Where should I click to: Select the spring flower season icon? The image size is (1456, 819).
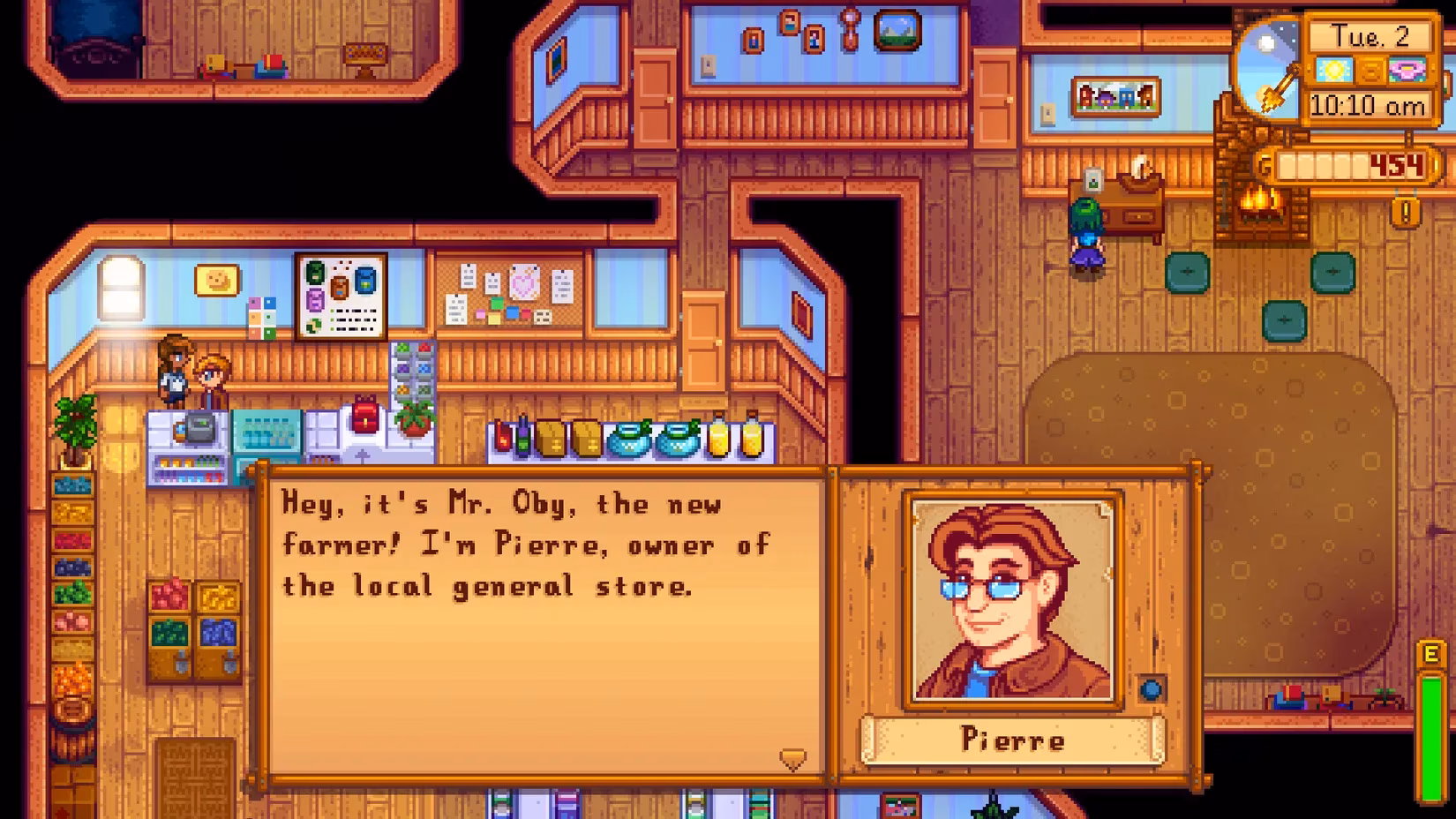click(1406, 69)
